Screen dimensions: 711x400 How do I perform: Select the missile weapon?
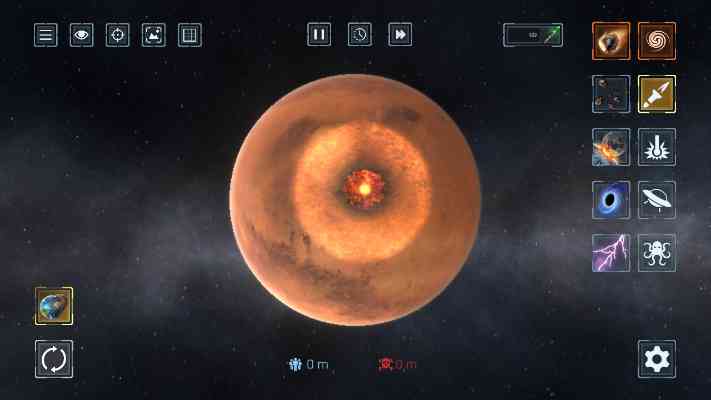click(x=657, y=94)
